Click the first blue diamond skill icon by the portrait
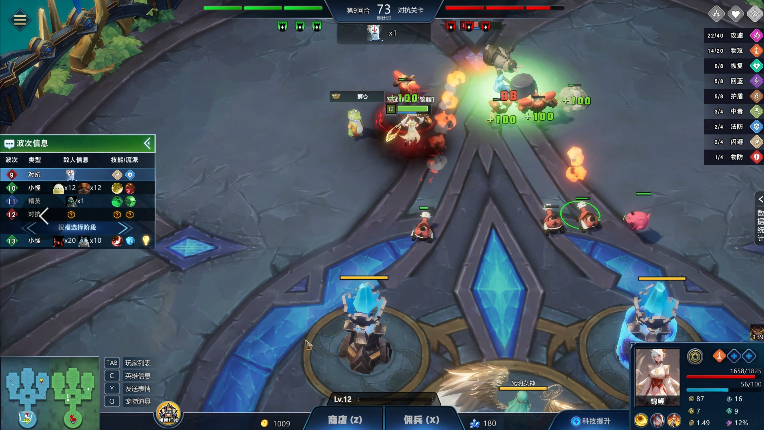This screenshot has width=764, height=430. tap(734, 354)
